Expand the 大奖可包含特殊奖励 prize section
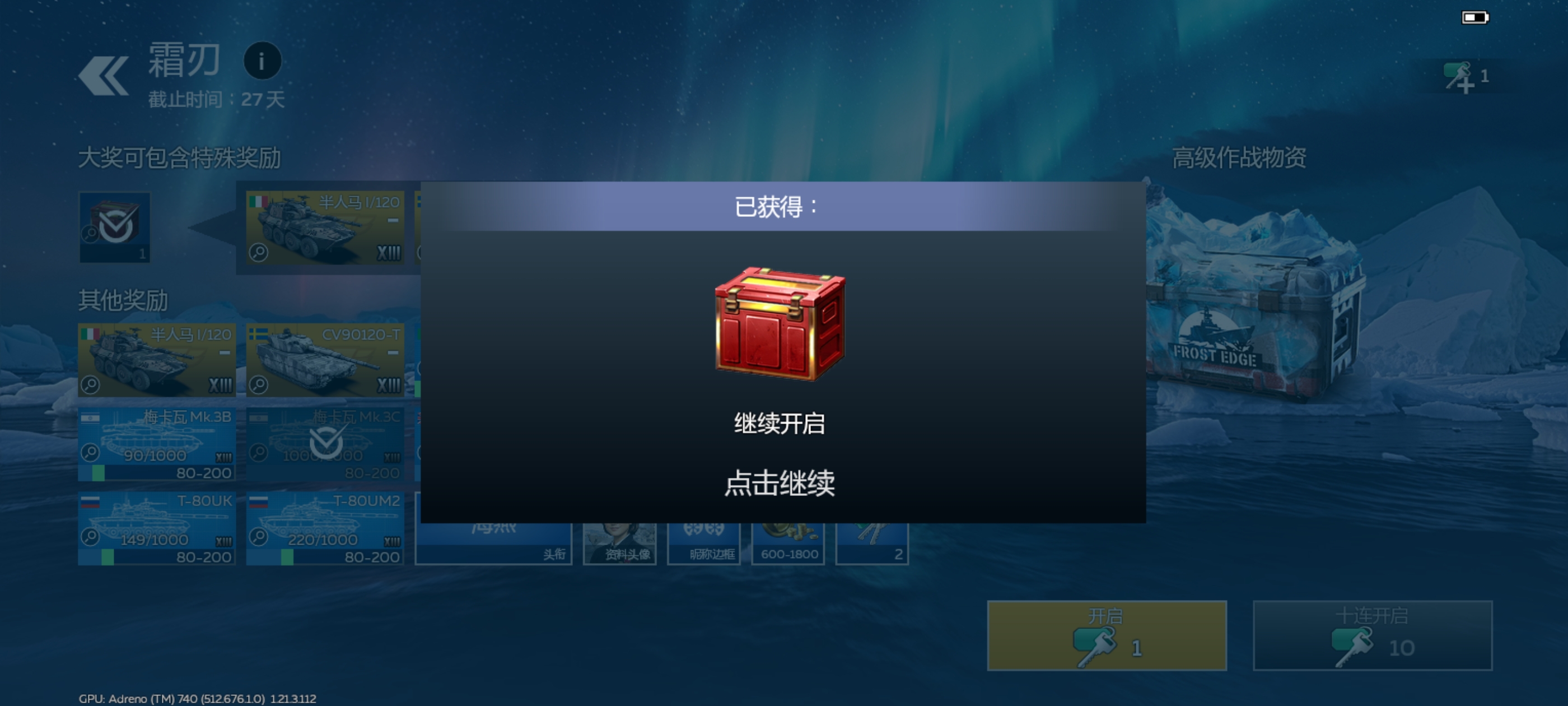1568x706 pixels. coord(180,157)
